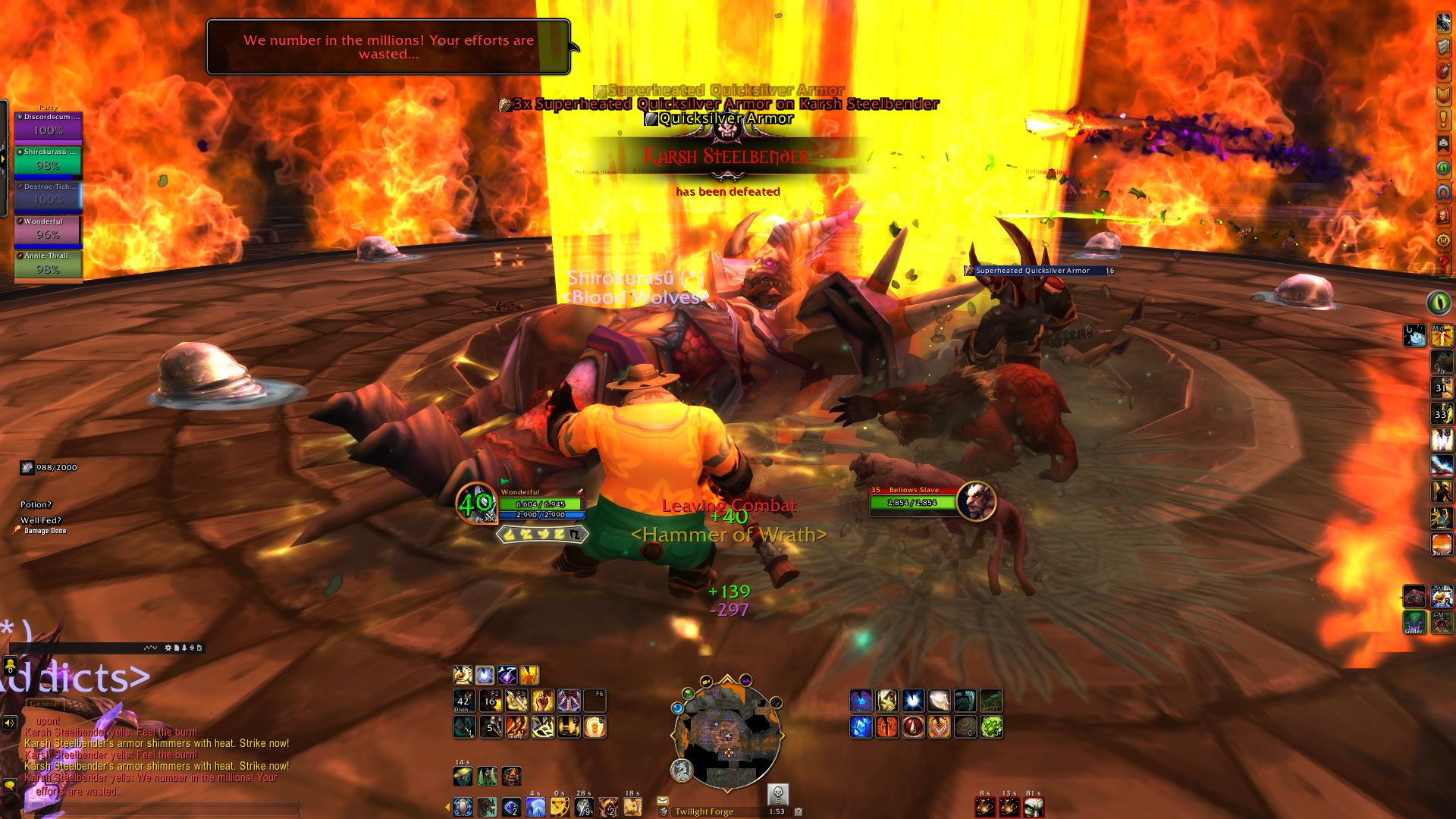The width and height of the screenshot is (1456, 819).
Task: Target Shirokurasü's party frame
Action: coord(48,161)
